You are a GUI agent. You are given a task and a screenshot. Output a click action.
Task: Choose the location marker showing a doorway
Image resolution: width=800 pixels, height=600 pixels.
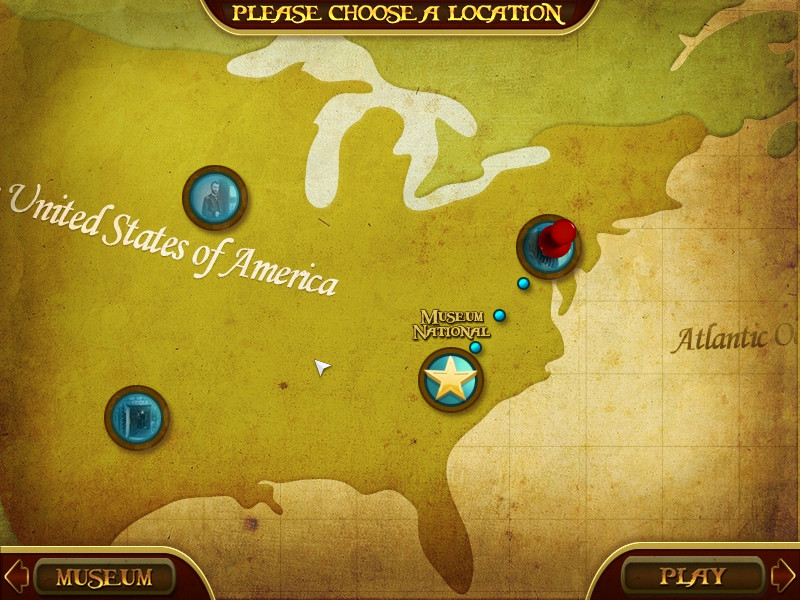(136, 417)
